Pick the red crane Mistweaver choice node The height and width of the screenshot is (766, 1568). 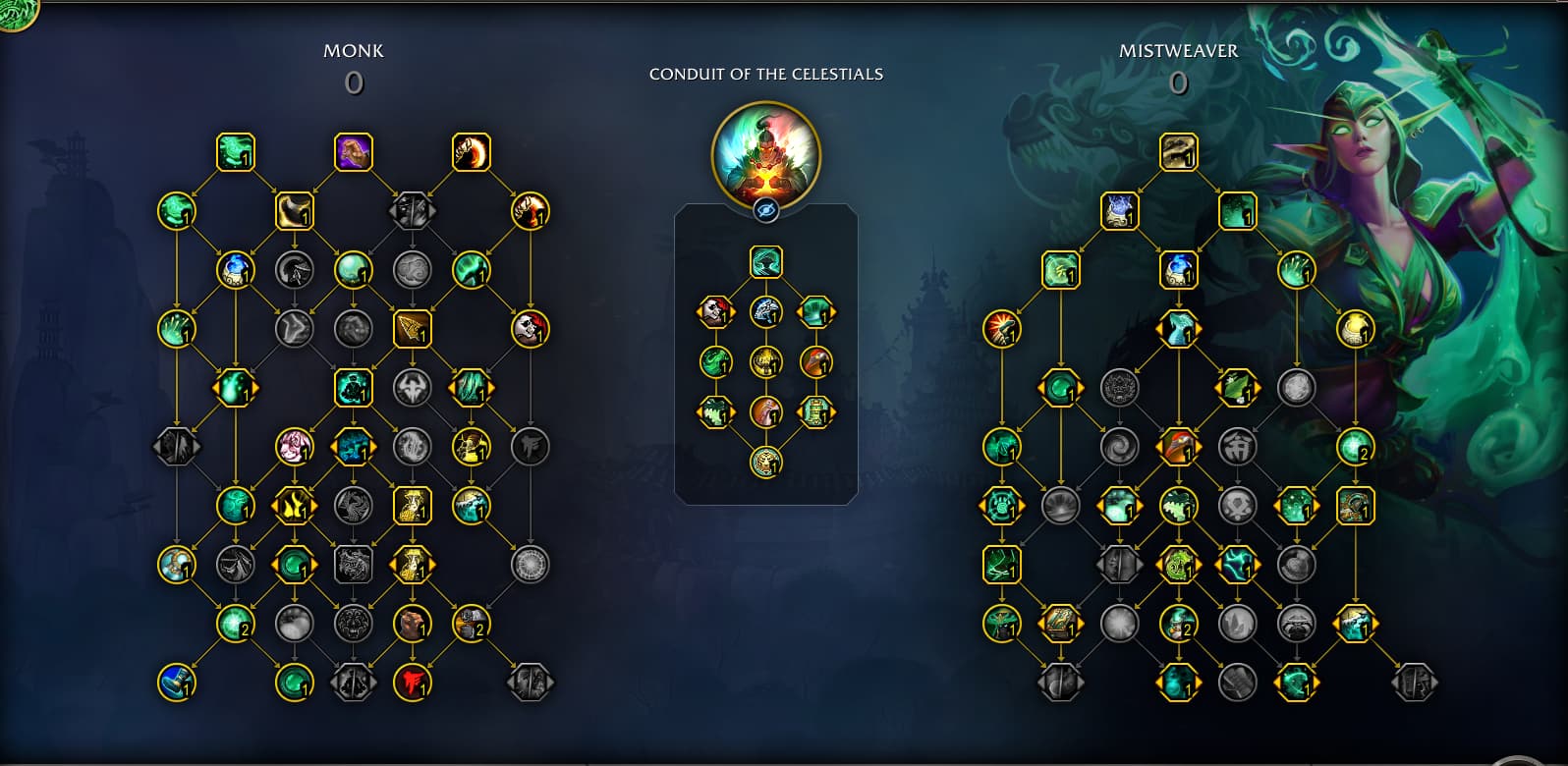pyautogui.click(x=1178, y=447)
